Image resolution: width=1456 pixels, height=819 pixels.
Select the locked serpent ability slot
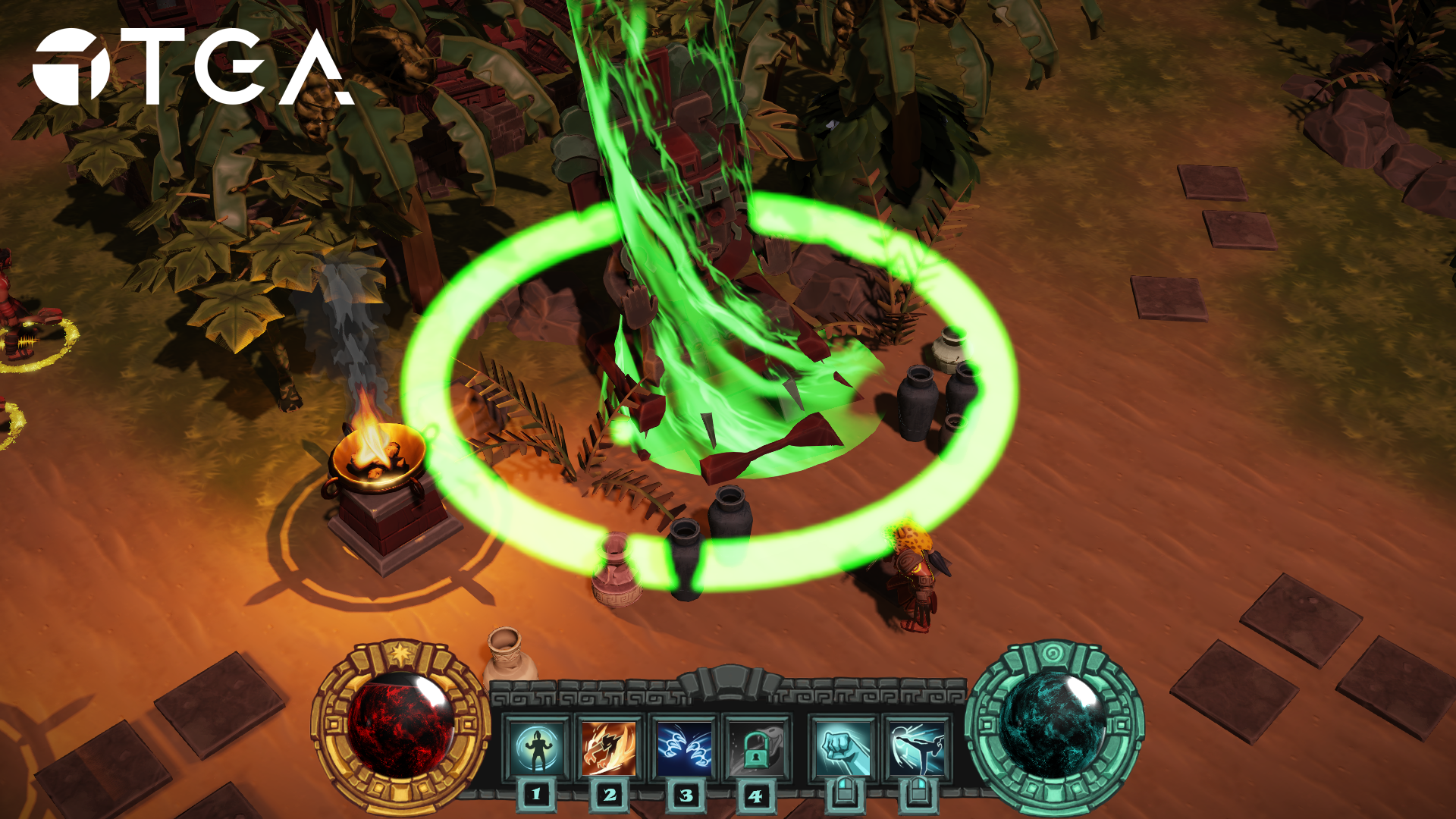point(757,748)
